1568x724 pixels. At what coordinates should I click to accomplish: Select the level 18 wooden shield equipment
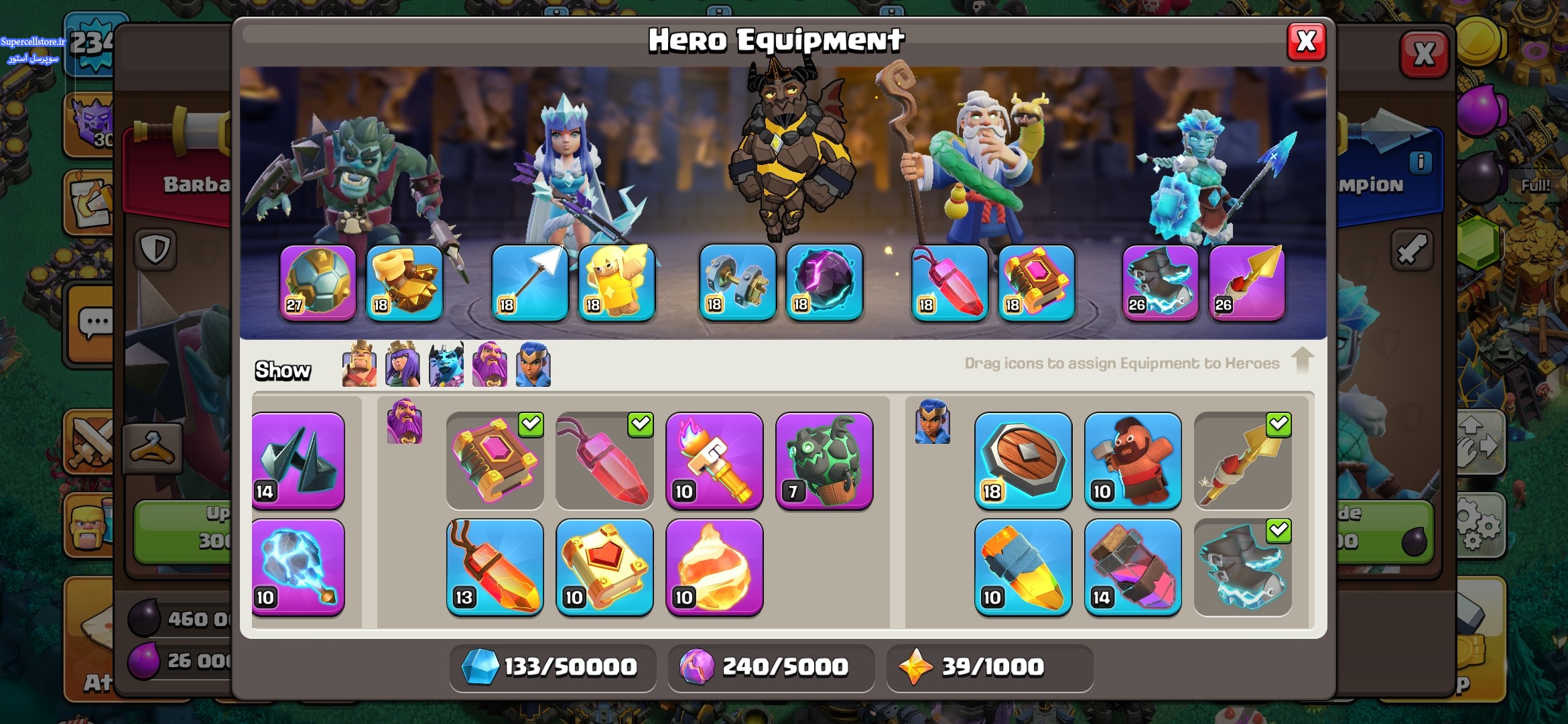(1023, 461)
